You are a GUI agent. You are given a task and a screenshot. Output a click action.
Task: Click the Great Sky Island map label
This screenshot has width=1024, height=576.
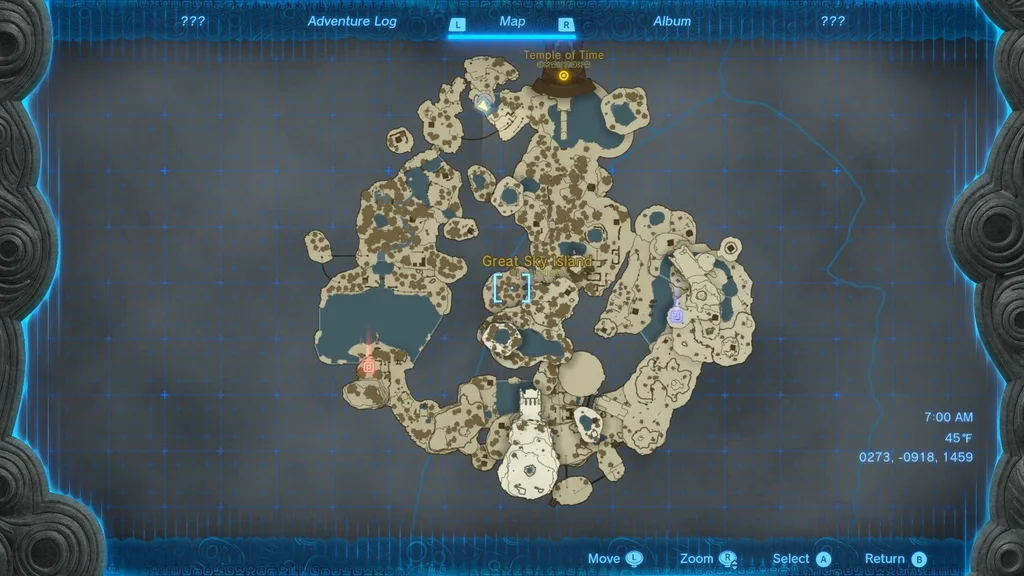537,261
